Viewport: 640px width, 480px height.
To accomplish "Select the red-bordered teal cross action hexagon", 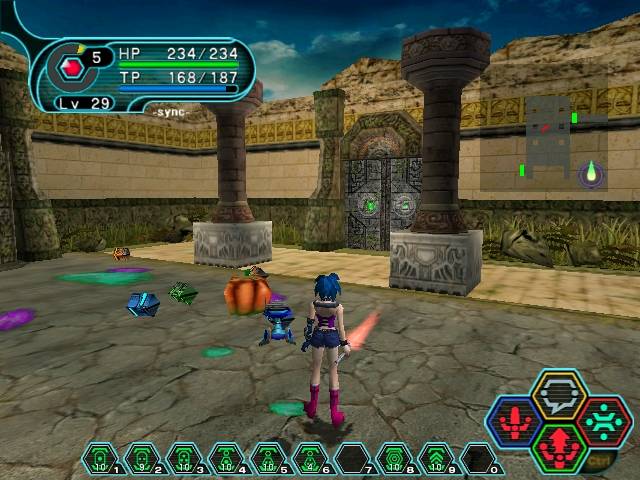I will pos(604,421).
